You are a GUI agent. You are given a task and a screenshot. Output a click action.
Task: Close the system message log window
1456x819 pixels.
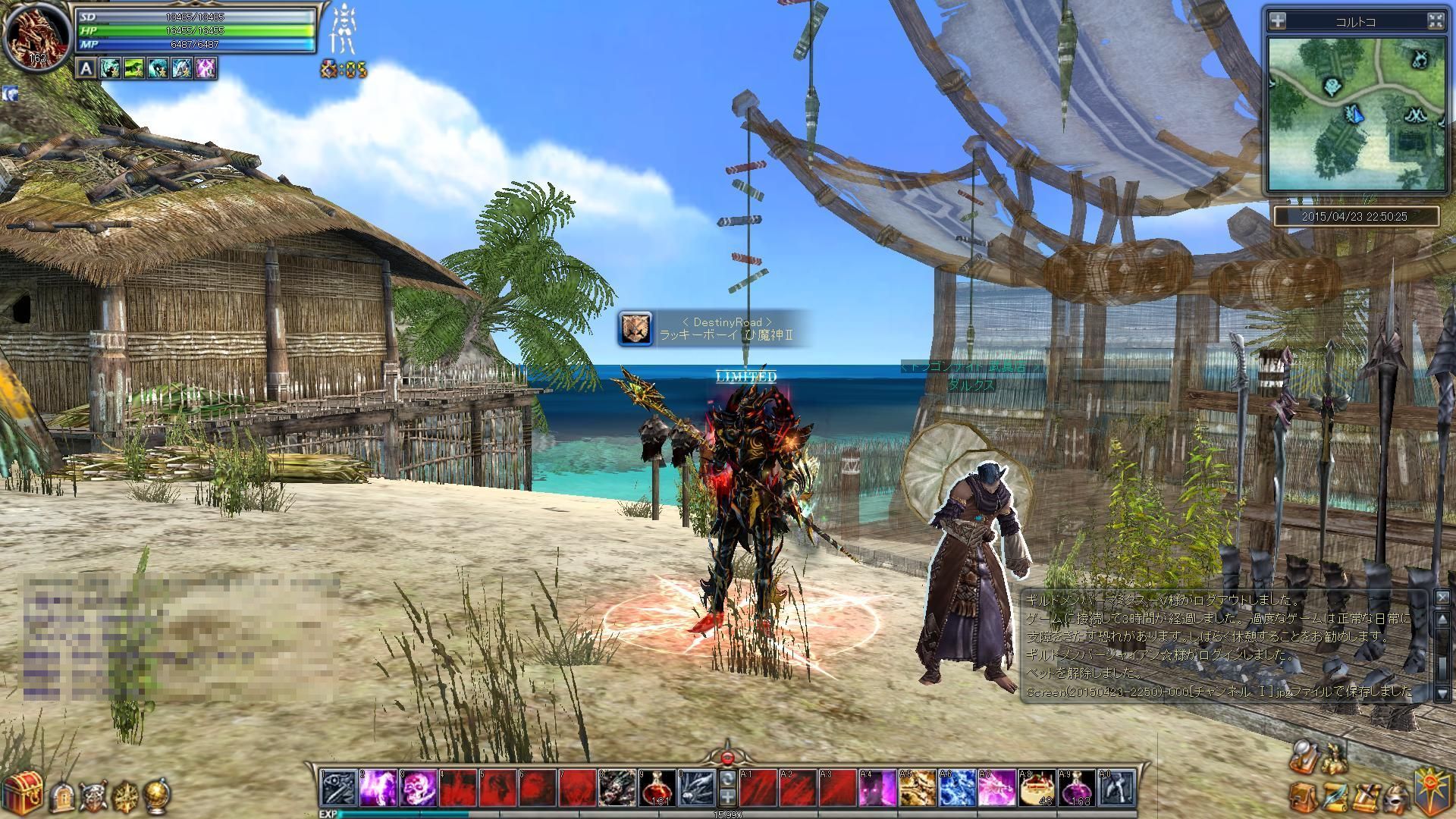click(1442, 598)
